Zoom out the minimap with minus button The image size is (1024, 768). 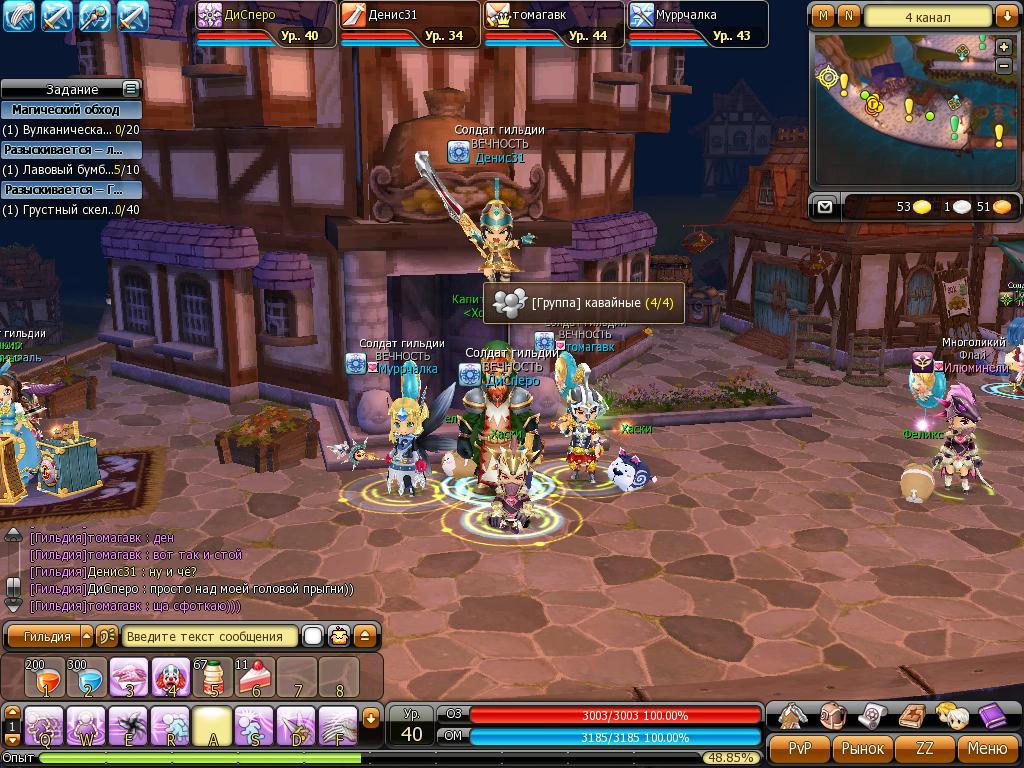tap(1004, 65)
